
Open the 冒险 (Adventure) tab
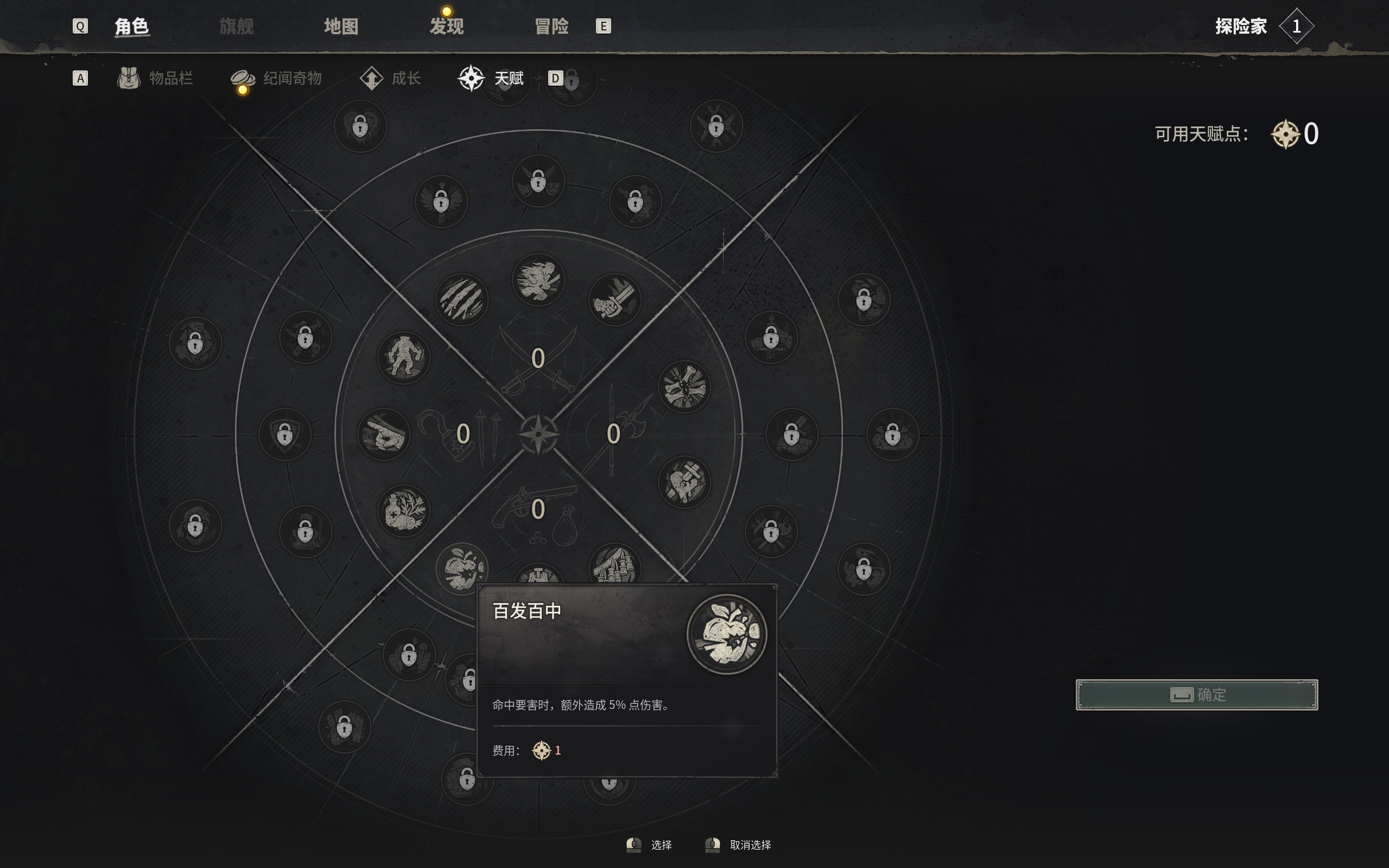pyautogui.click(x=551, y=27)
